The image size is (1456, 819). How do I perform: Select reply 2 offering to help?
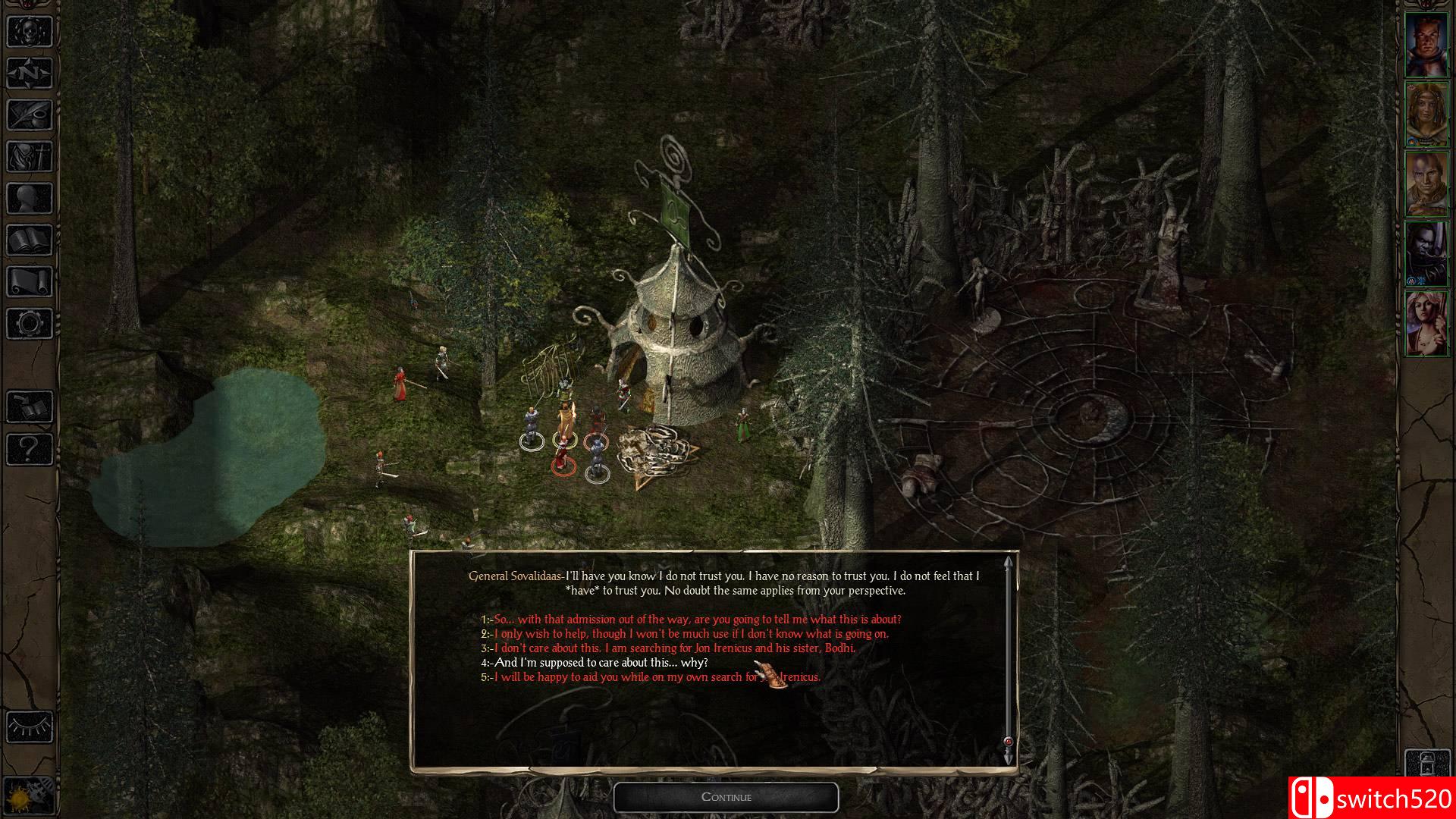coord(690,634)
